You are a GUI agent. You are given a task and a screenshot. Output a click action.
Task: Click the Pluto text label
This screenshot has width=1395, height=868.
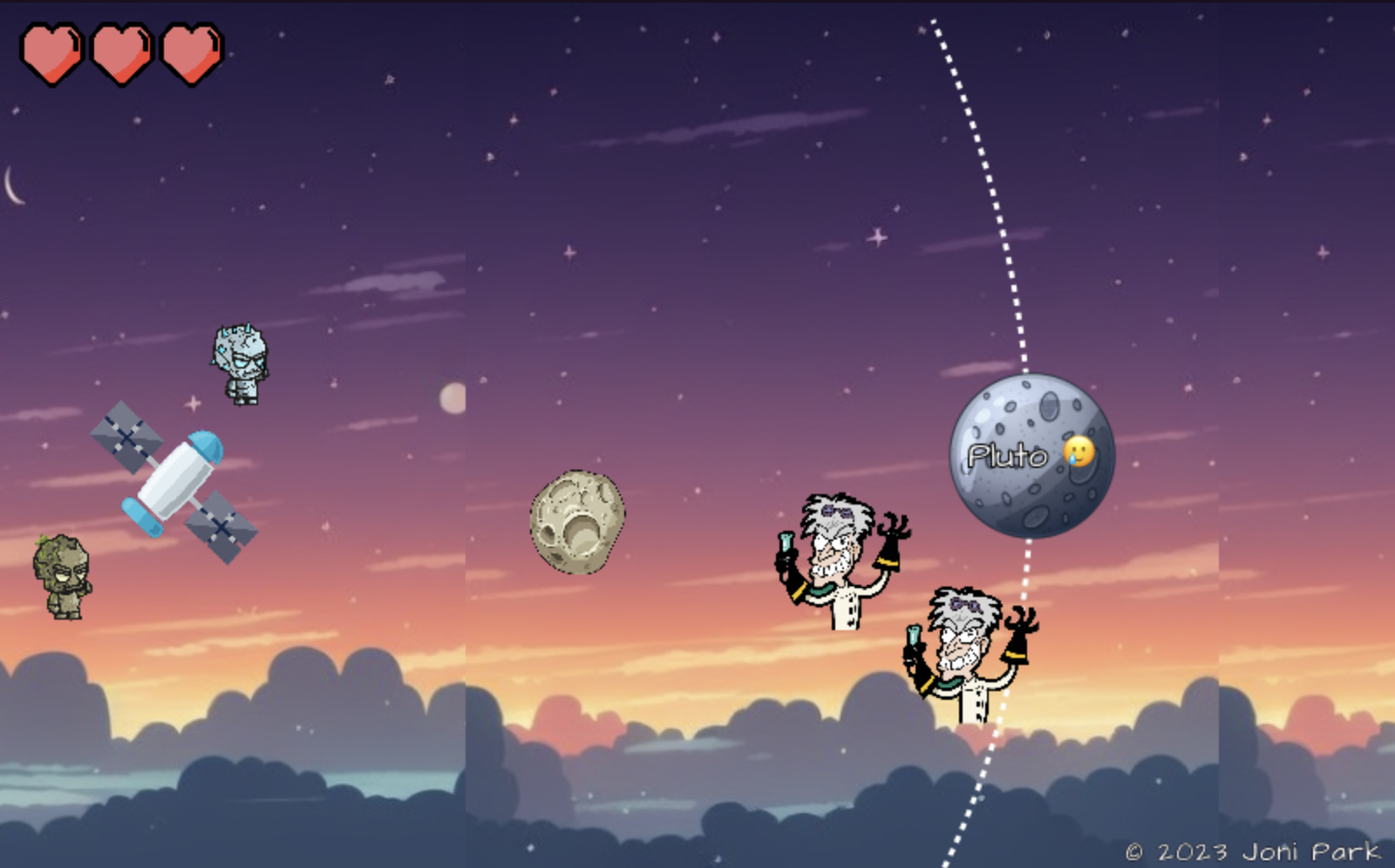[1008, 453]
